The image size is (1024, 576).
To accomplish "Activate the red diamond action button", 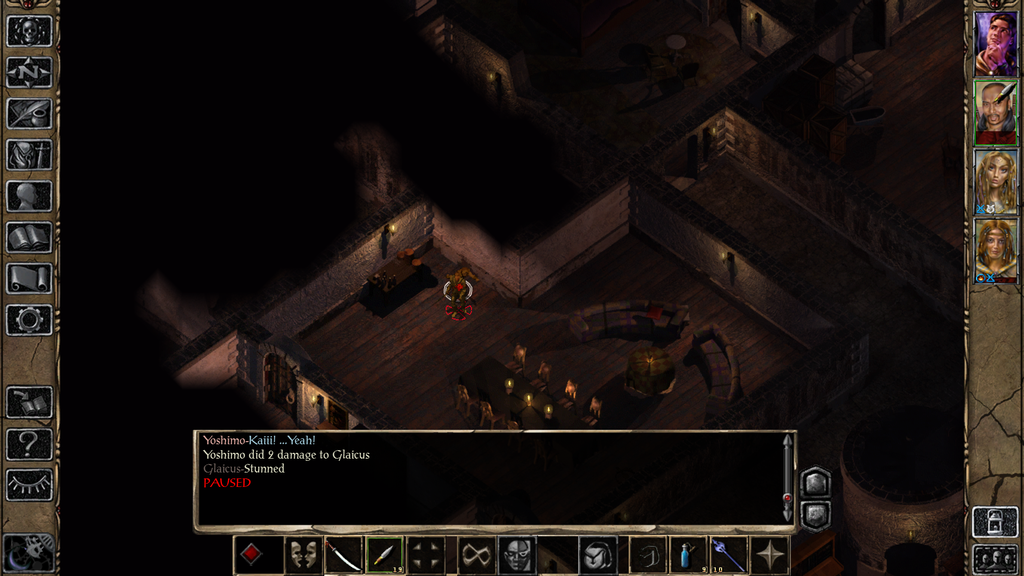I will [251, 555].
